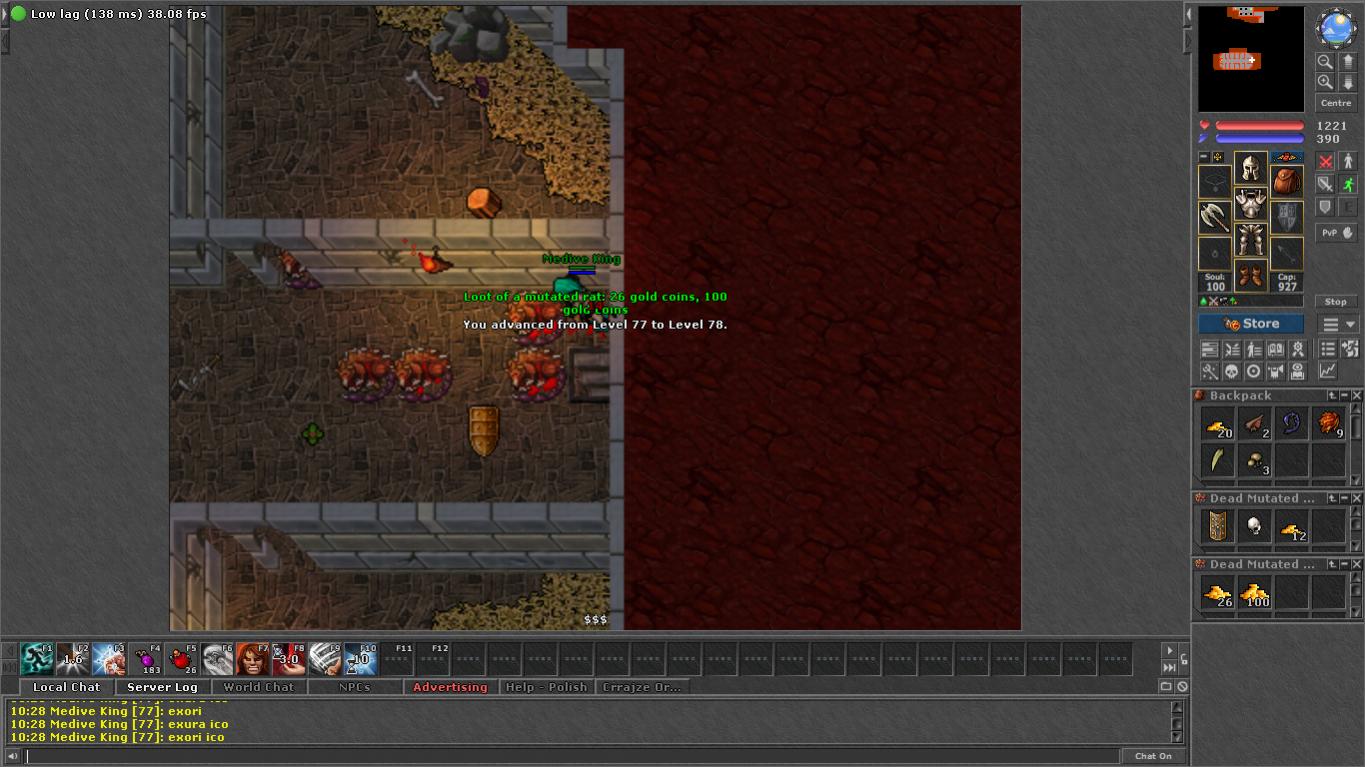Zoom out on the minimap

tap(1325, 62)
